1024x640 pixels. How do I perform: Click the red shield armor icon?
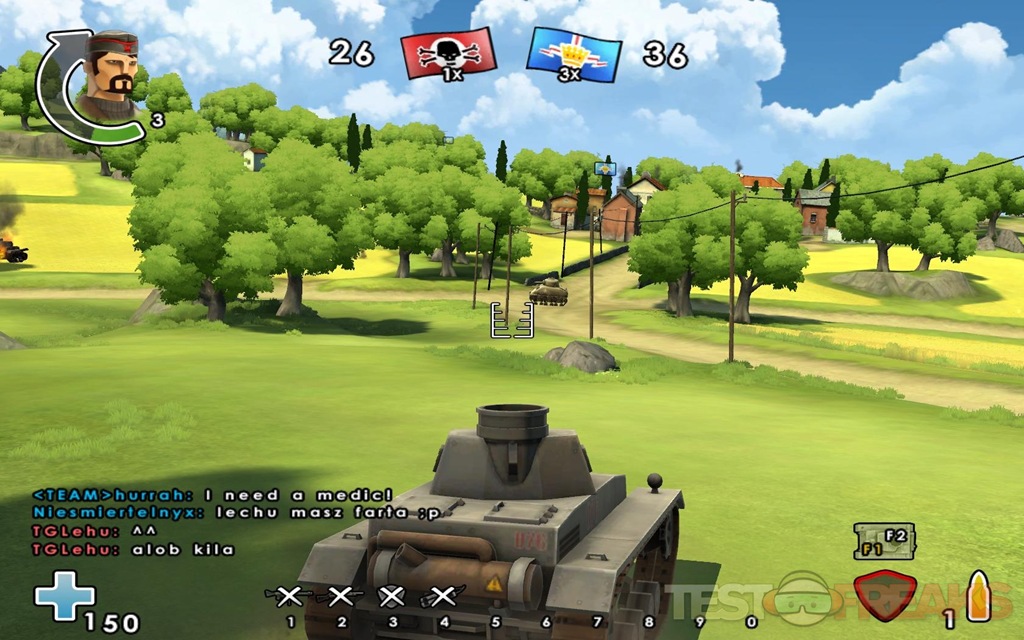[886, 596]
